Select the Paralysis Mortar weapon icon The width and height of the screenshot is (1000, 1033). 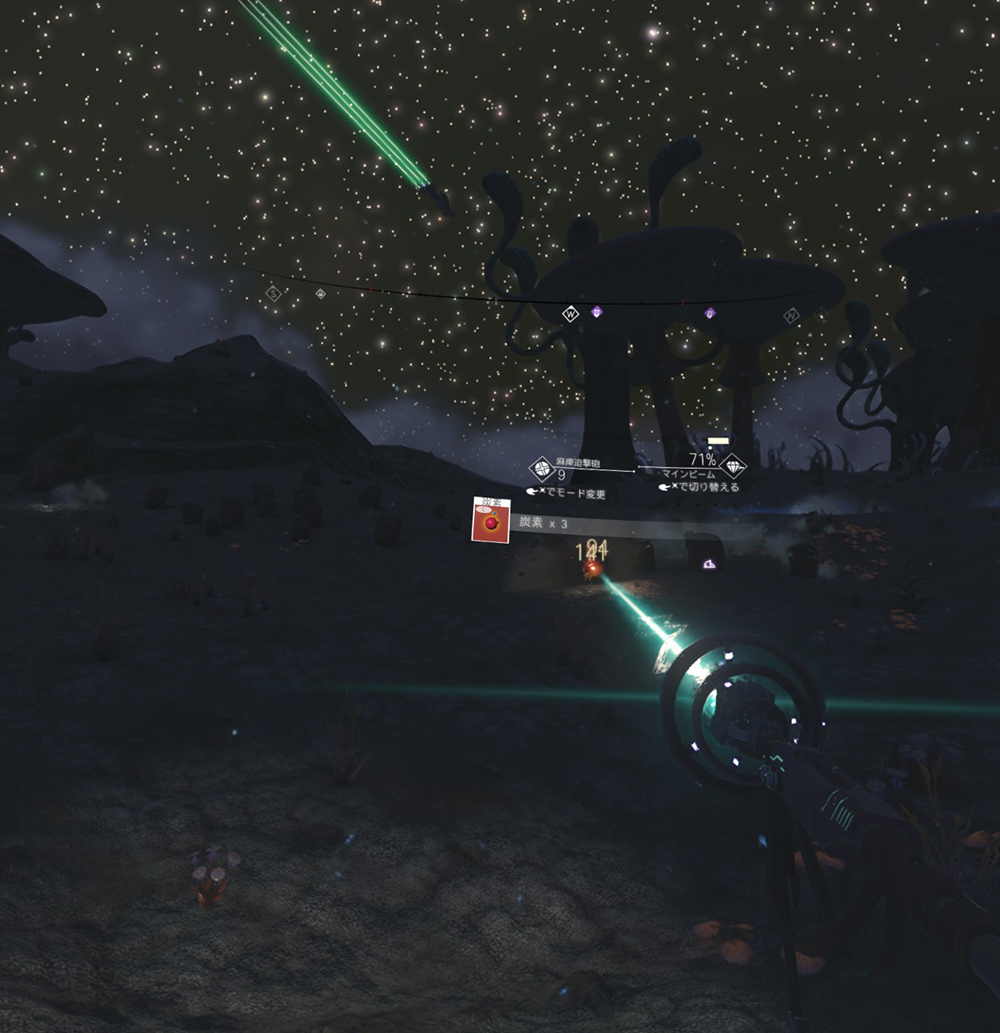pyautogui.click(x=541, y=468)
